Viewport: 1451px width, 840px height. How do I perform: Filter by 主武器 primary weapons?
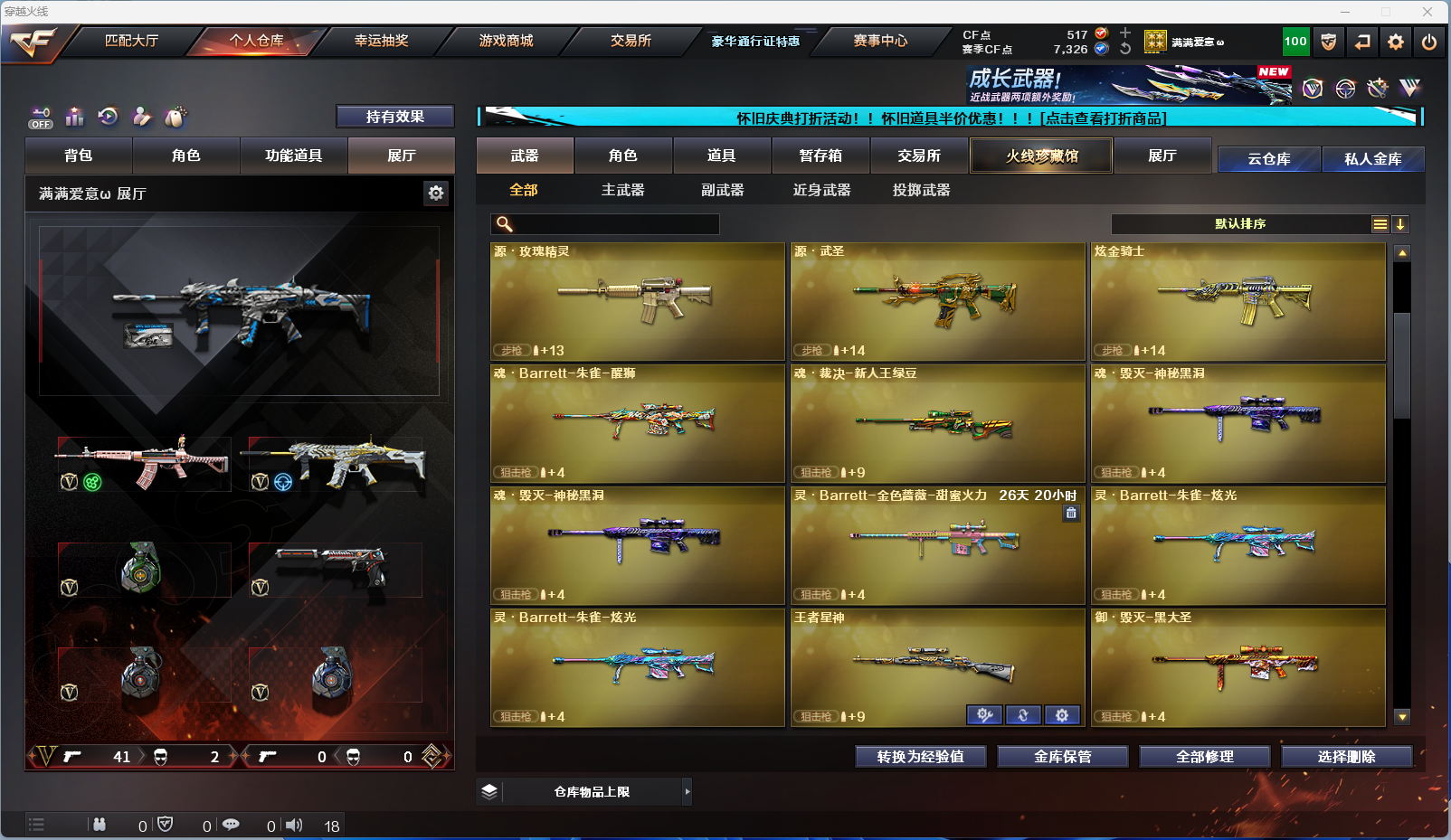pyautogui.click(x=622, y=190)
